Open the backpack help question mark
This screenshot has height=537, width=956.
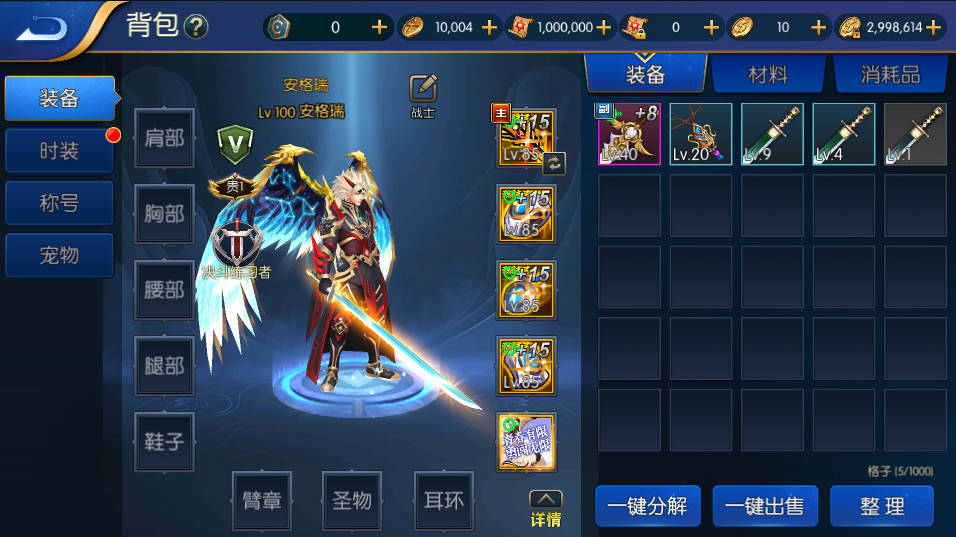coord(196,27)
